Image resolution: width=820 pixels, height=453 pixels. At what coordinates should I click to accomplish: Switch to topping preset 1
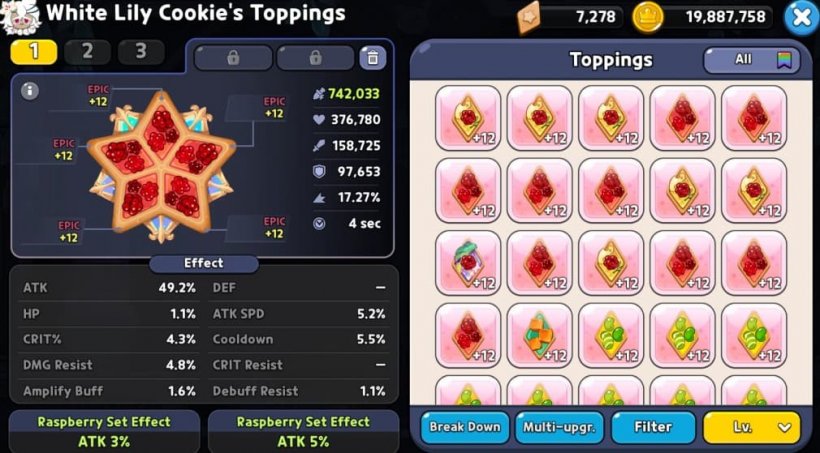pyautogui.click(x=35, y=52)
